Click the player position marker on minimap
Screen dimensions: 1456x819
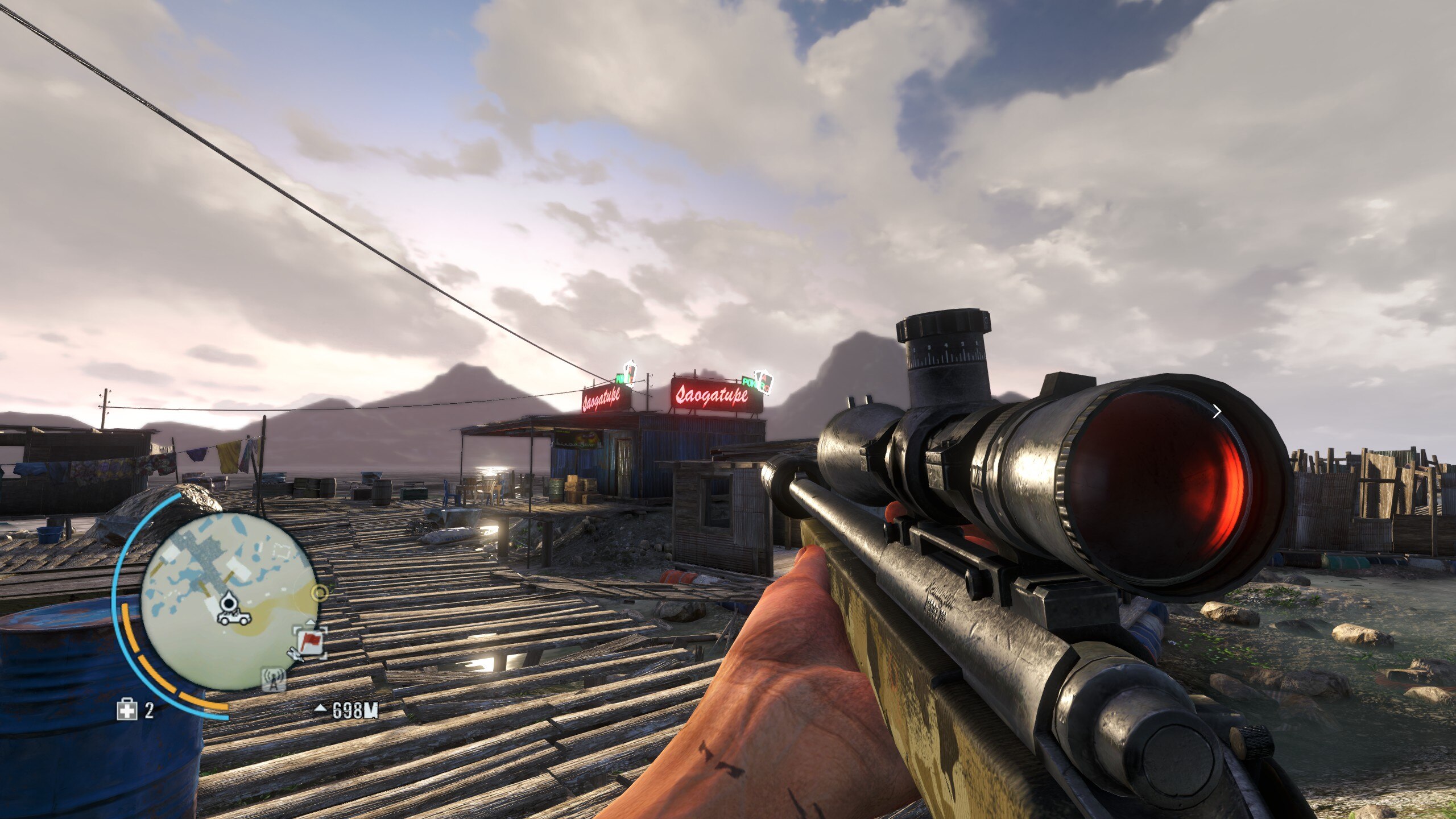(229, 601)
